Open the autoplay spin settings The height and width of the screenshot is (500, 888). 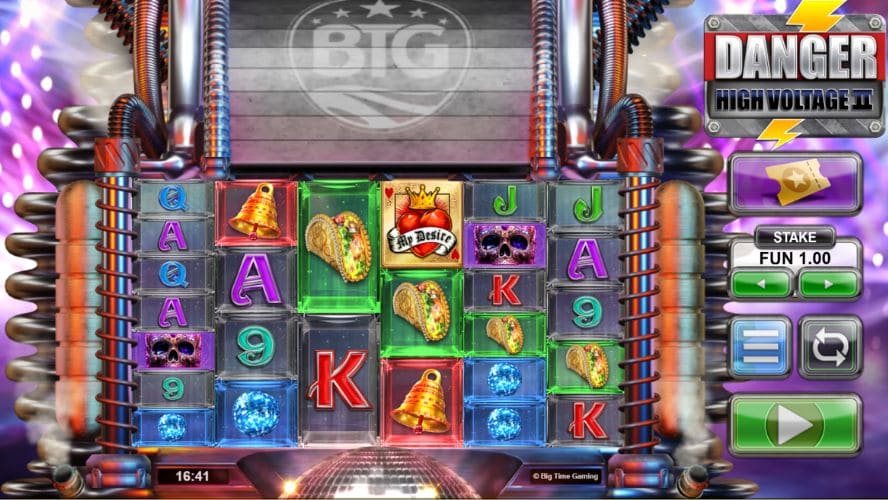pos(830,347)
